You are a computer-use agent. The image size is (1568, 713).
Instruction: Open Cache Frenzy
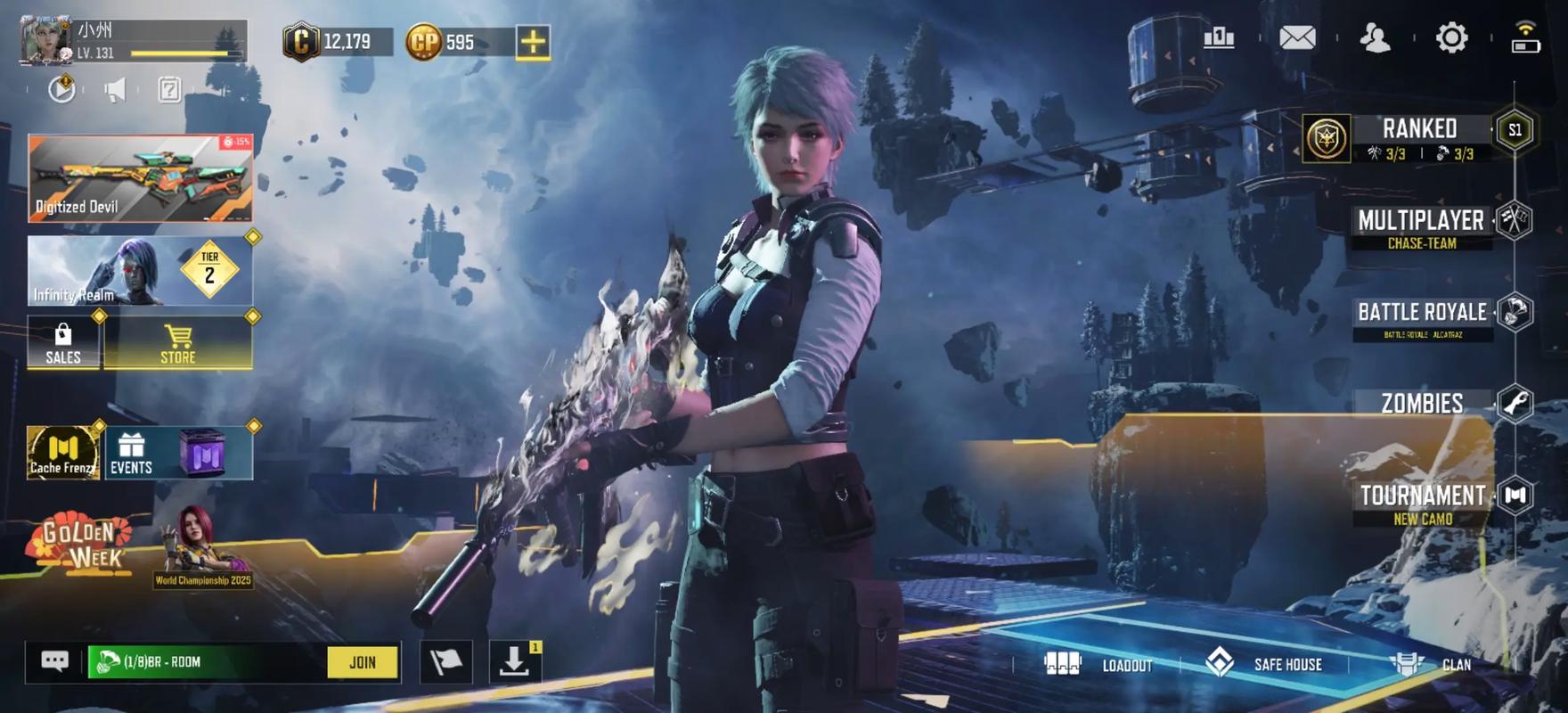[x=62, y=453]
